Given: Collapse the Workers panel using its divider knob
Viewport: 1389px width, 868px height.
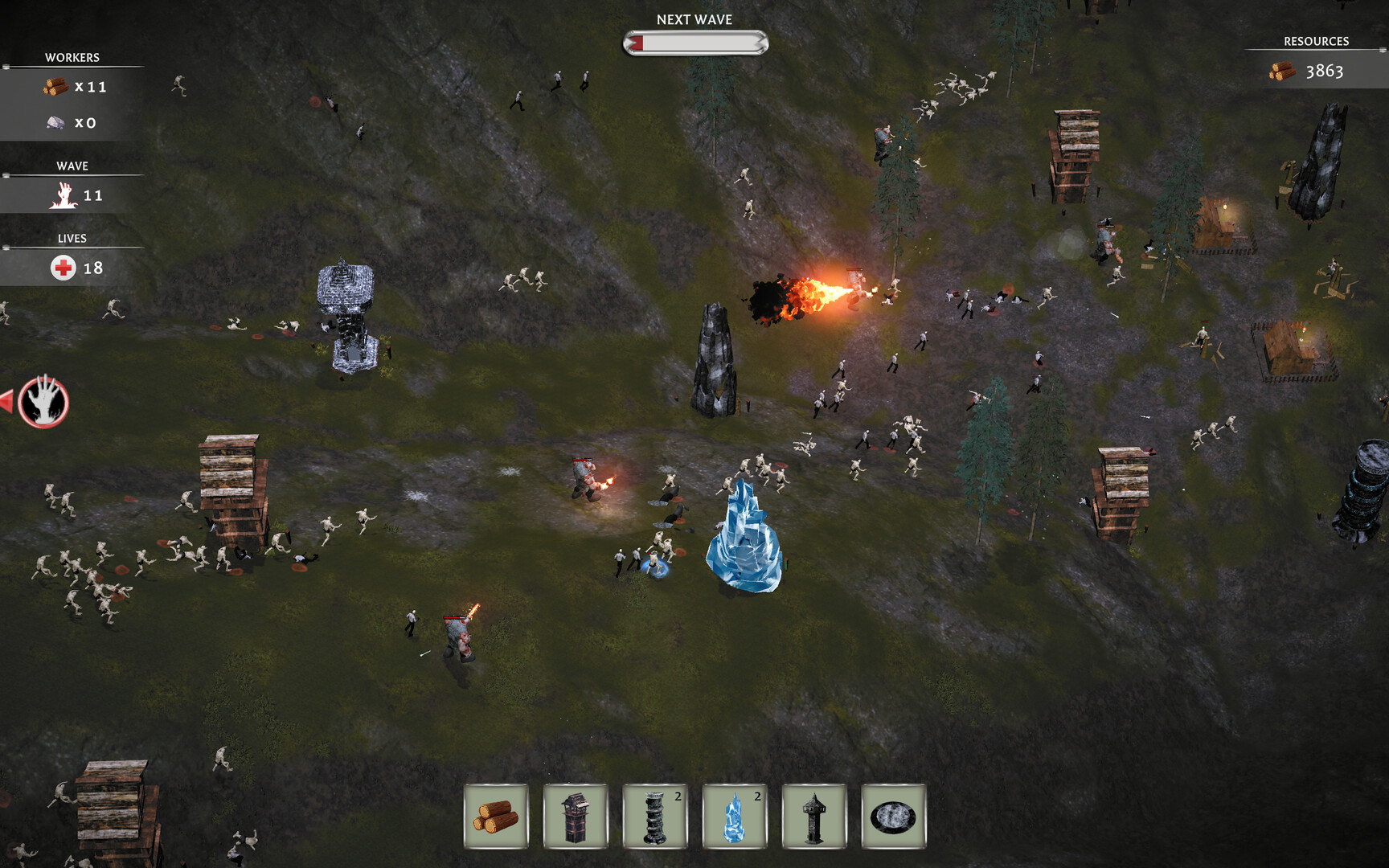Looking at the screenshot, I should (x=7, y=66).
